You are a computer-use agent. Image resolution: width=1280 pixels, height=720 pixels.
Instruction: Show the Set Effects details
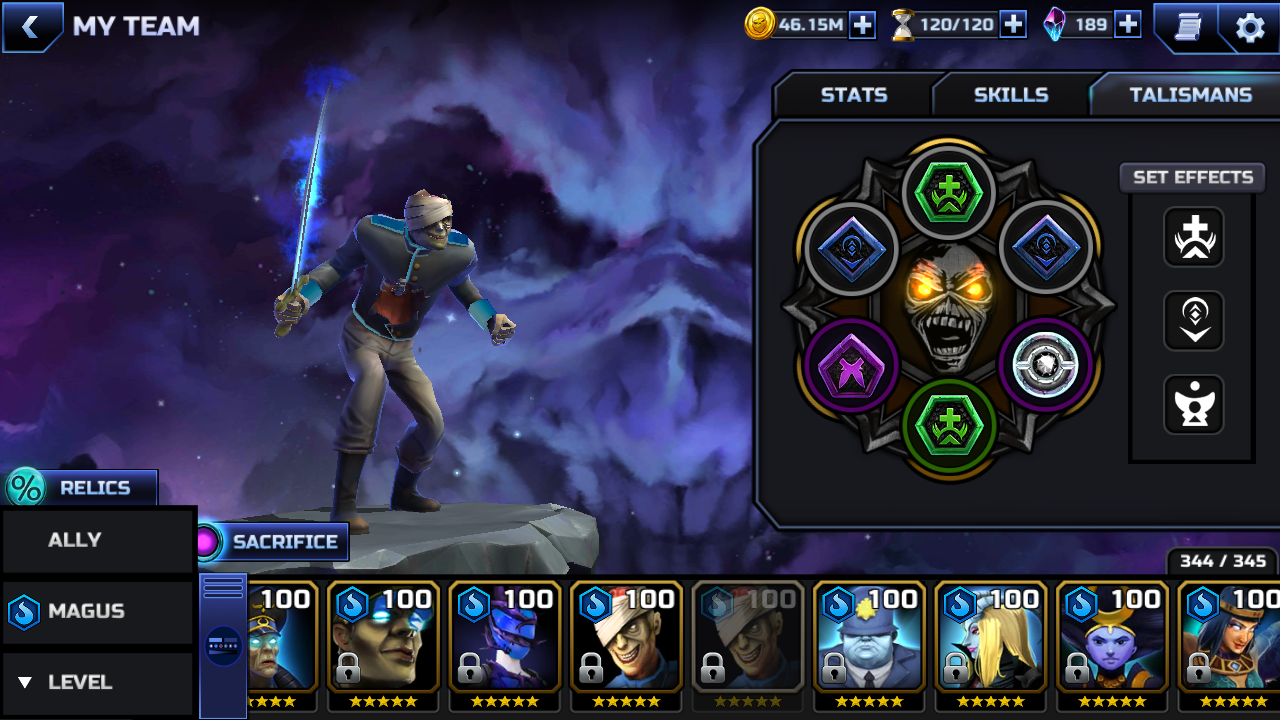click(x=1192, y=177)
